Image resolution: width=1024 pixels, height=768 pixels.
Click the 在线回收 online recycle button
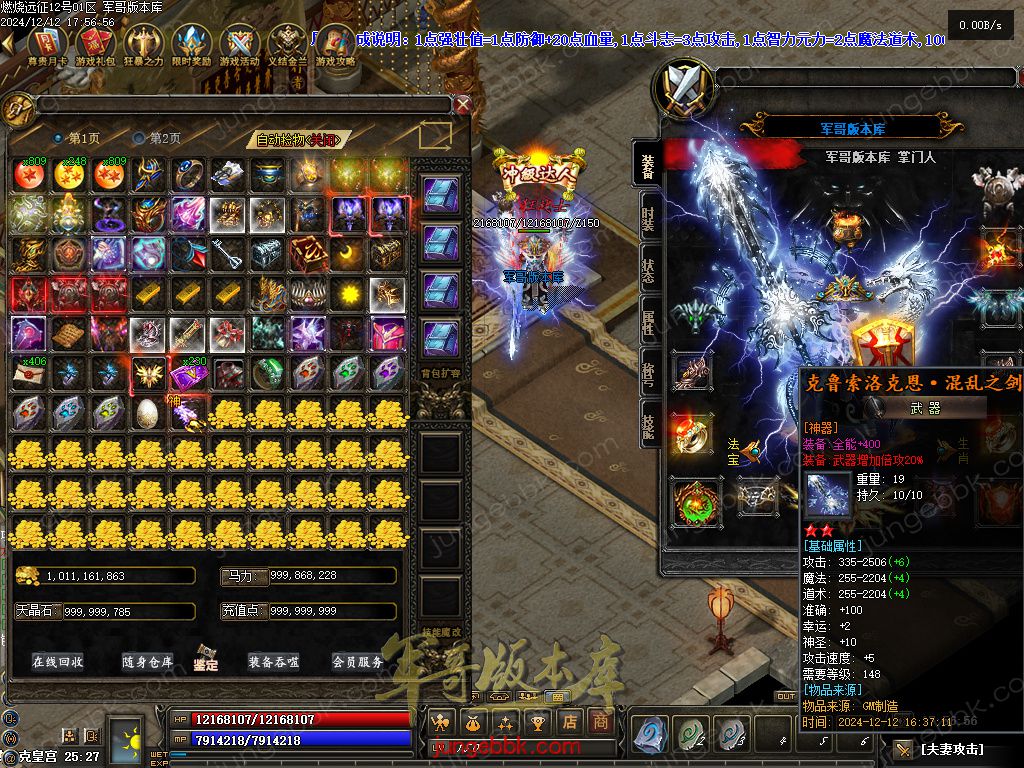[x=57, y=662]
